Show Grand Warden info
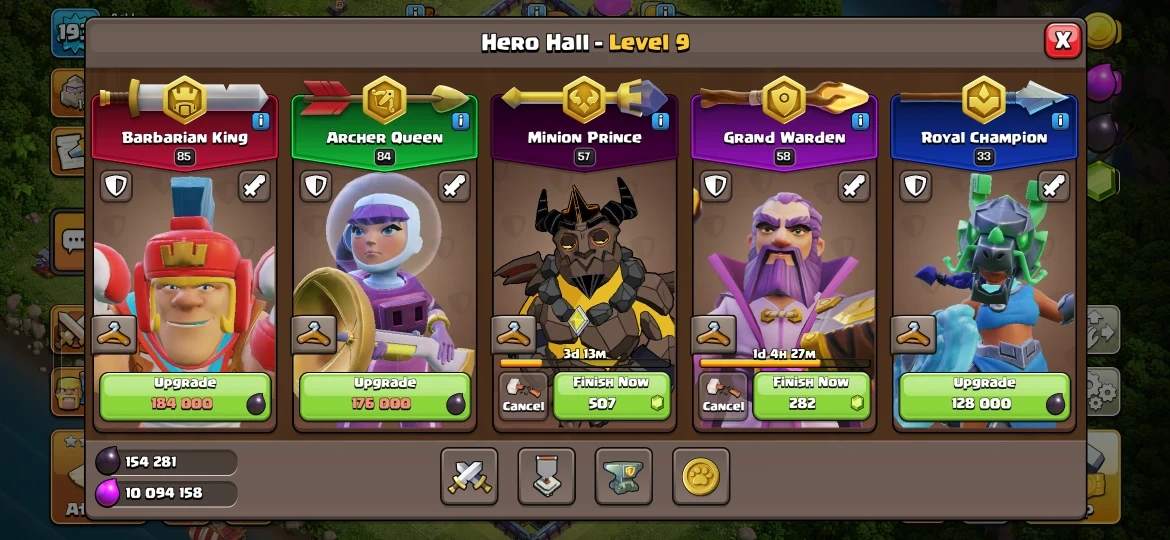 pyautogui.click(x=860, y=121)
